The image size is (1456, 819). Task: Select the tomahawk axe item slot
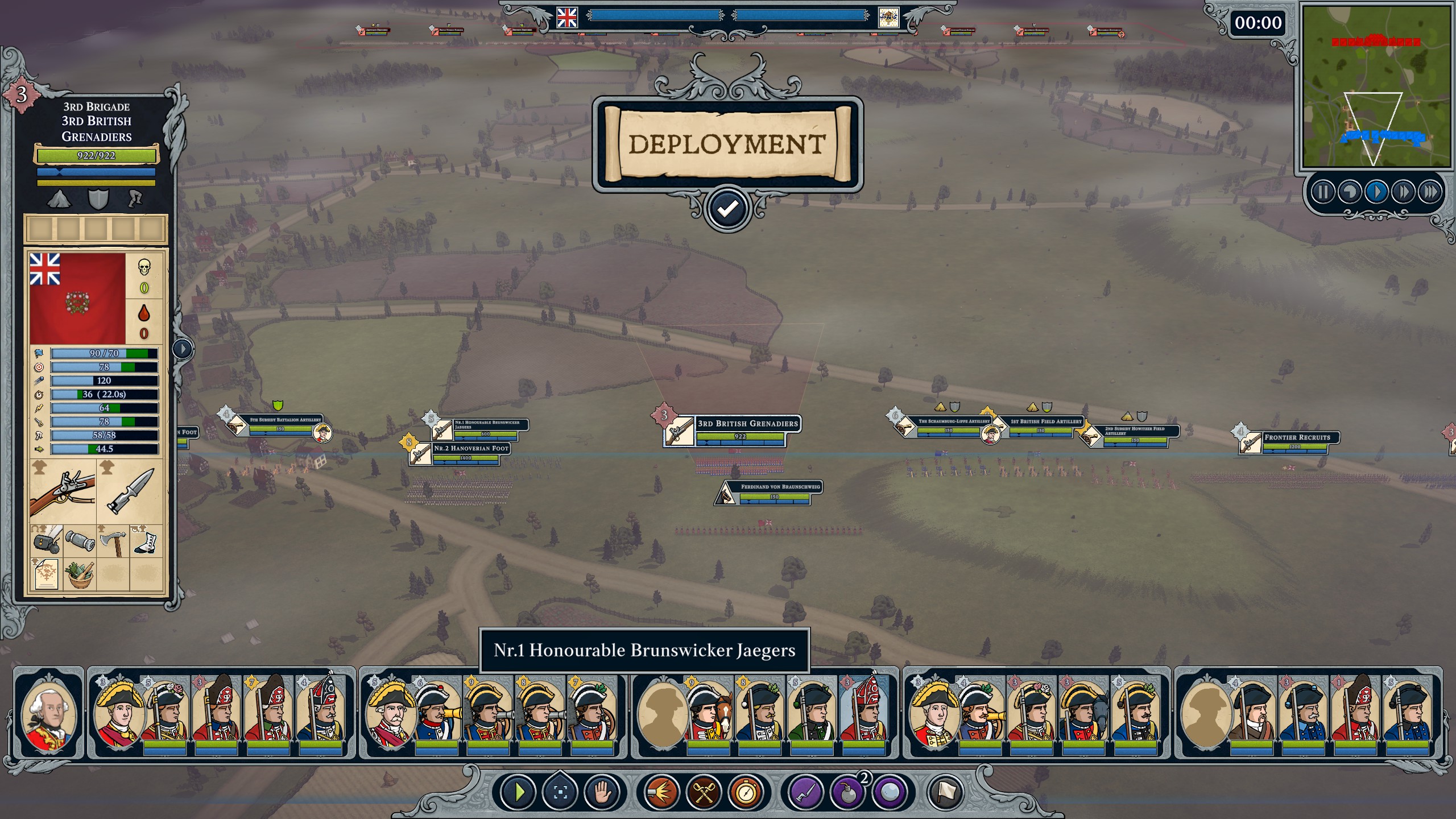[x=113, y=541]
